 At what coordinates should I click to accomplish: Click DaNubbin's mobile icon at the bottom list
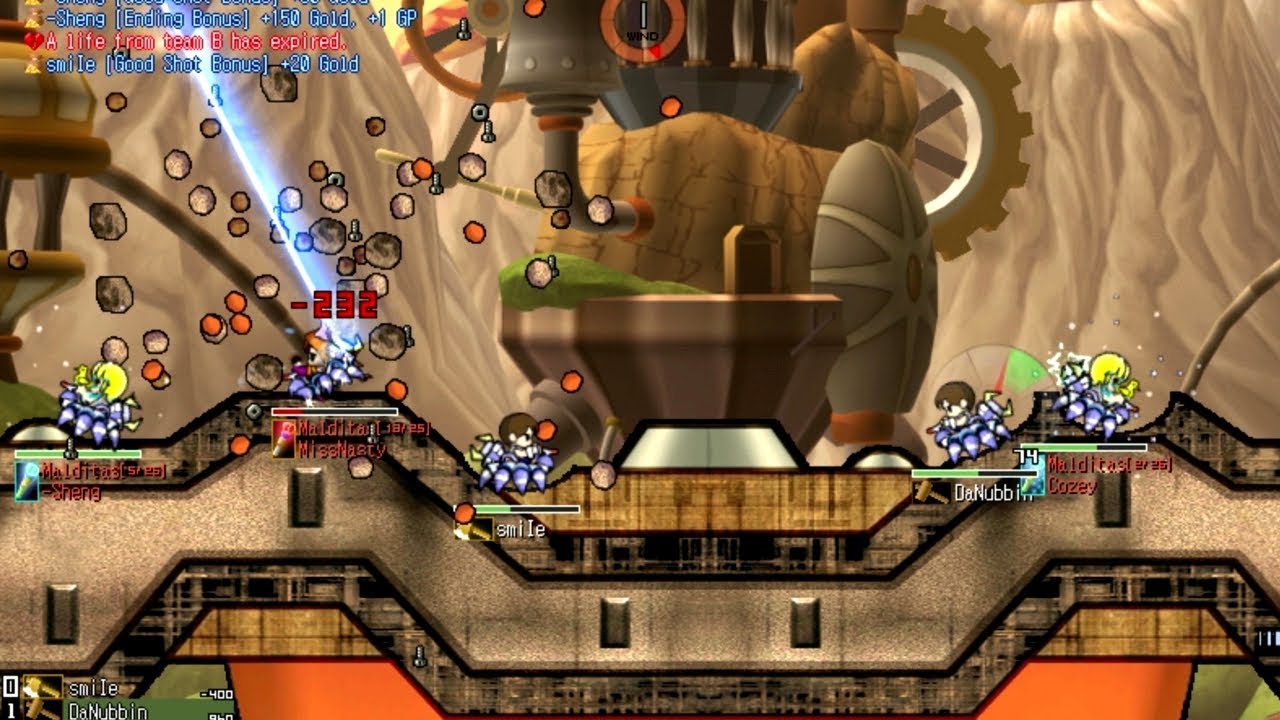(x=40, y=712)
